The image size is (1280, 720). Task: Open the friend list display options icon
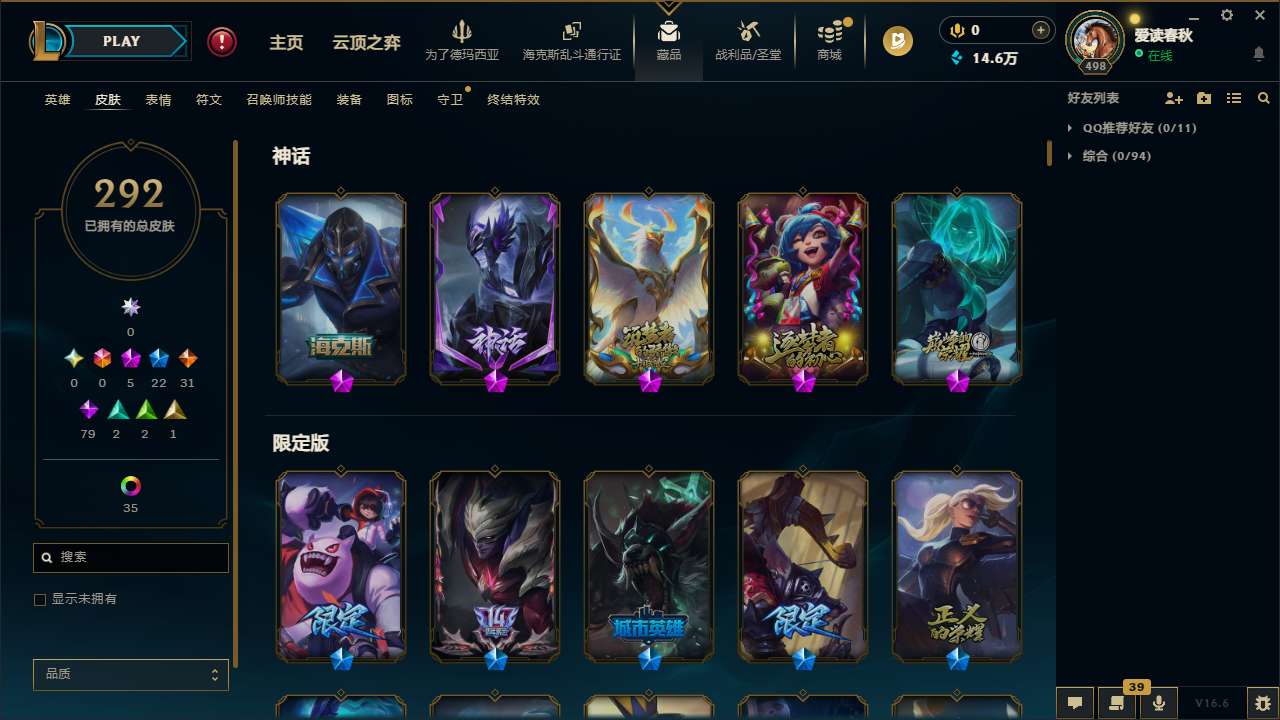point(1233,98)
